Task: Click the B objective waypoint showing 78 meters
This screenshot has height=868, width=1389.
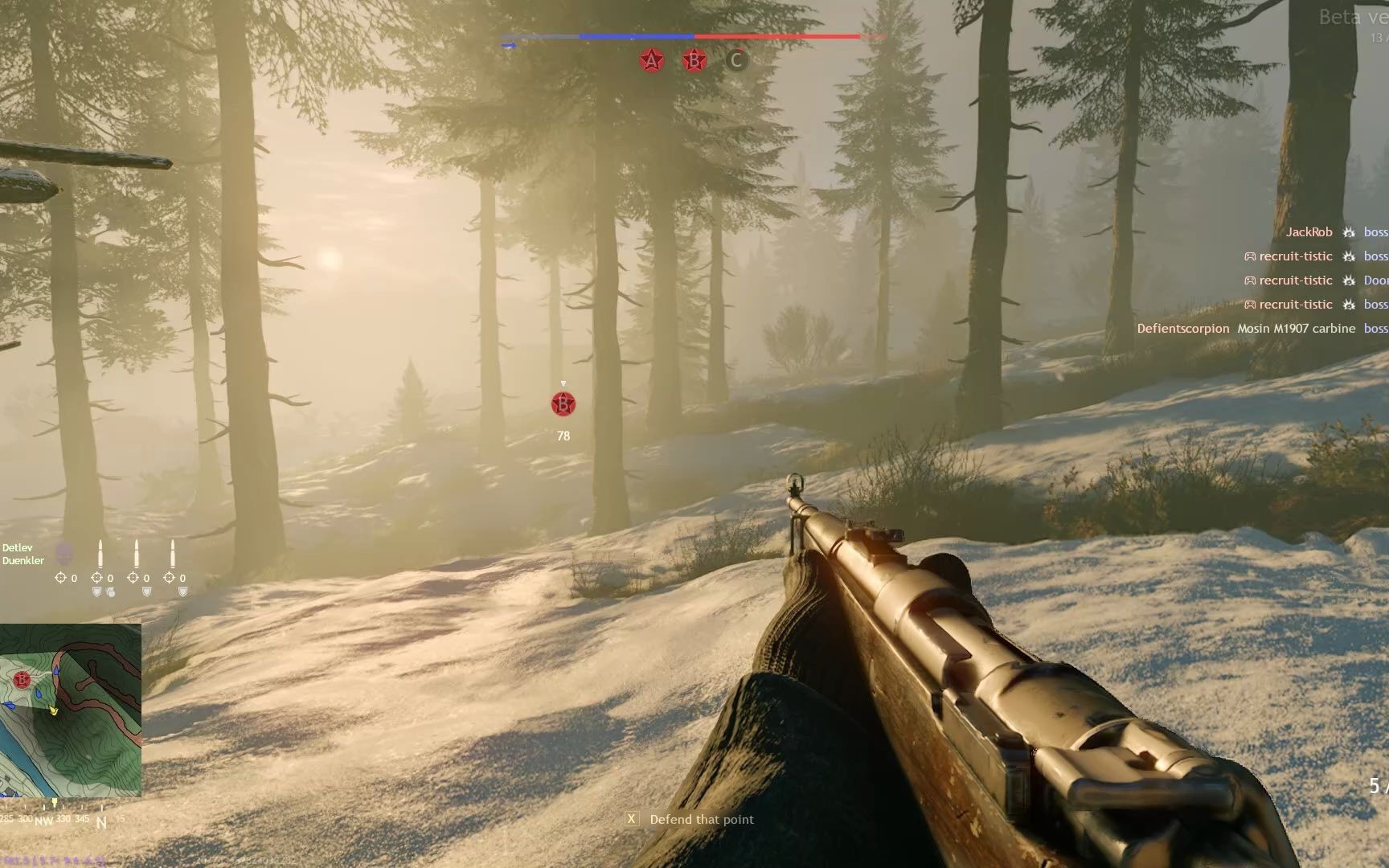Action: (x=563, y=404)
